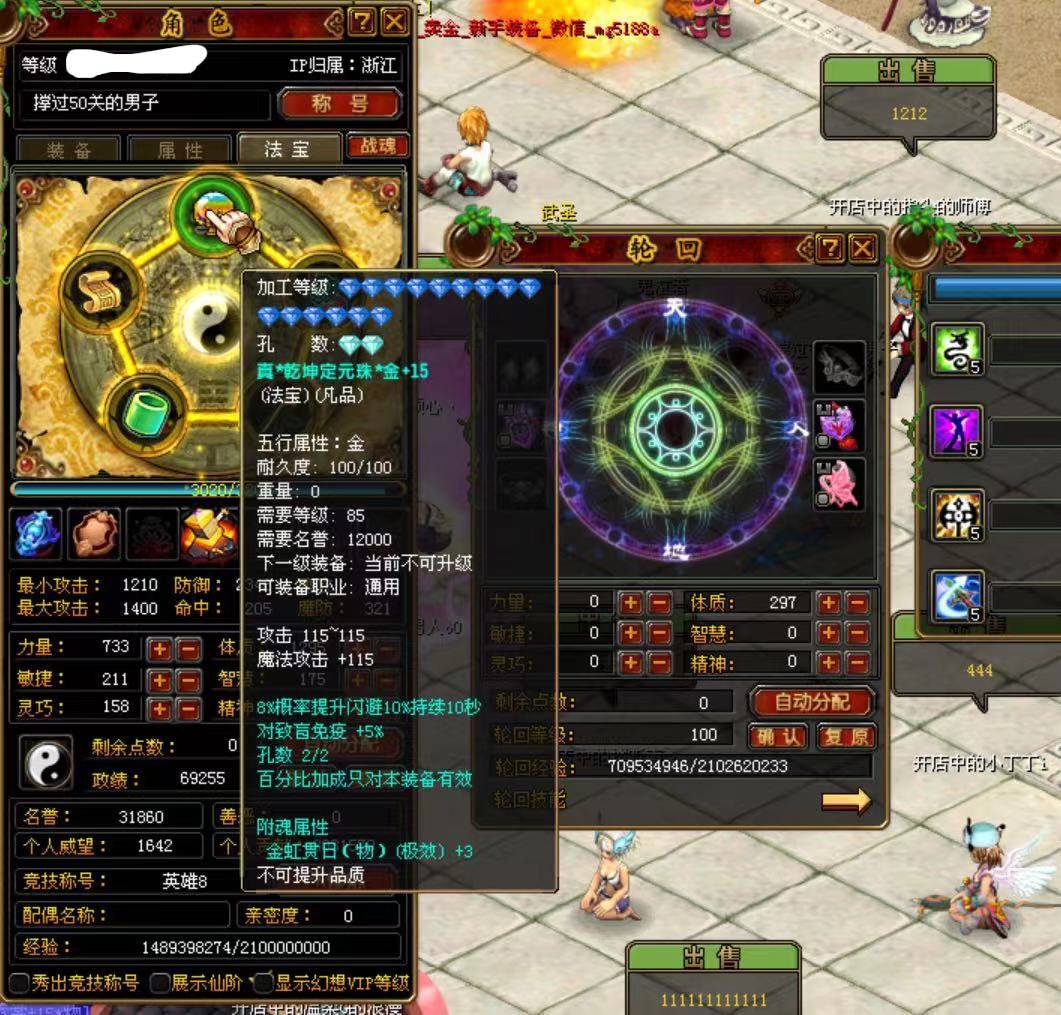Open the 属性 attributes tab
This screenshot has width=1061, height=1015.
[180, 150]
